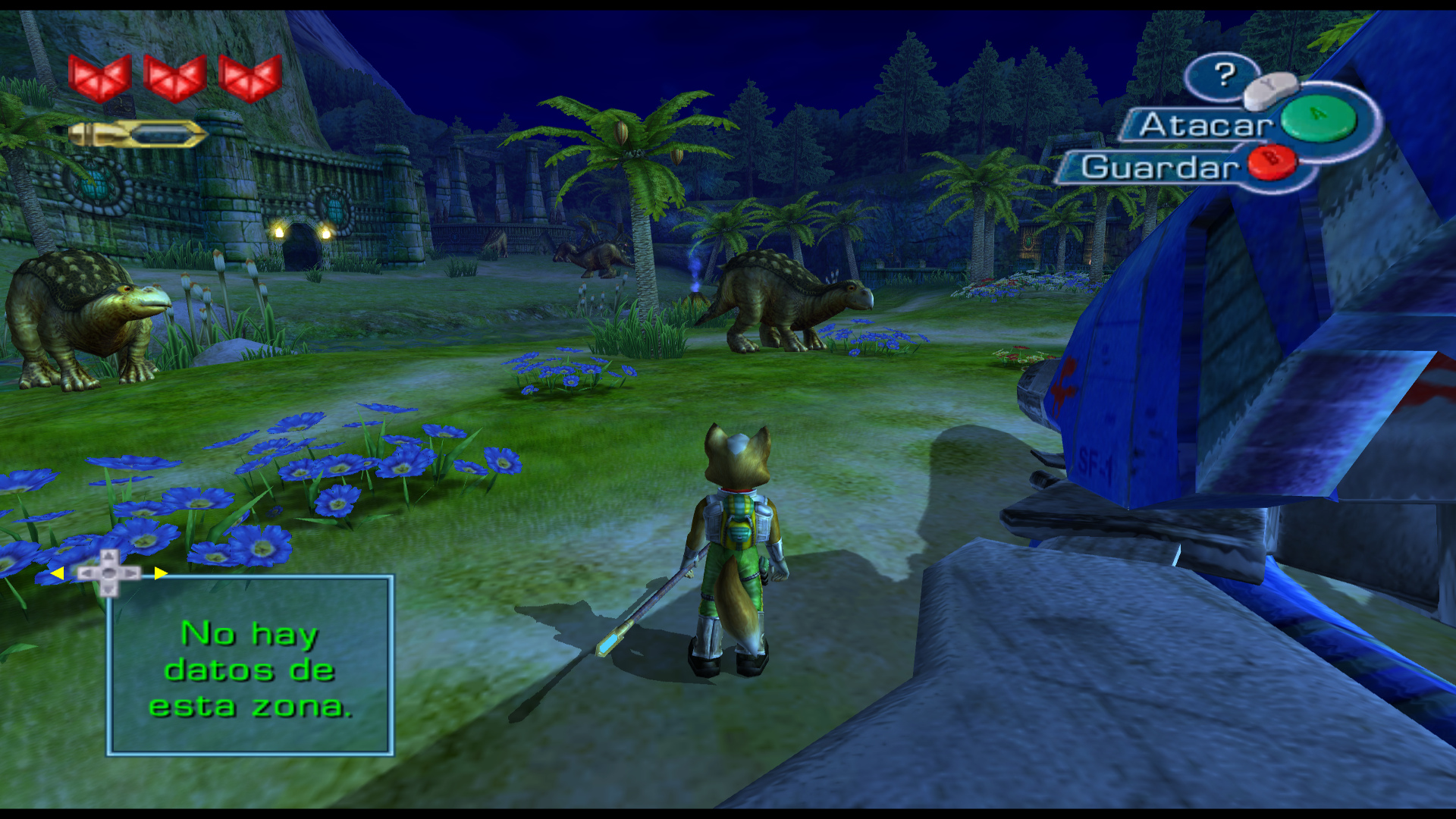The image size is (1456, 819).
Task: Switch PDA mode with the left yellow arrow
Action: (58, 573)
